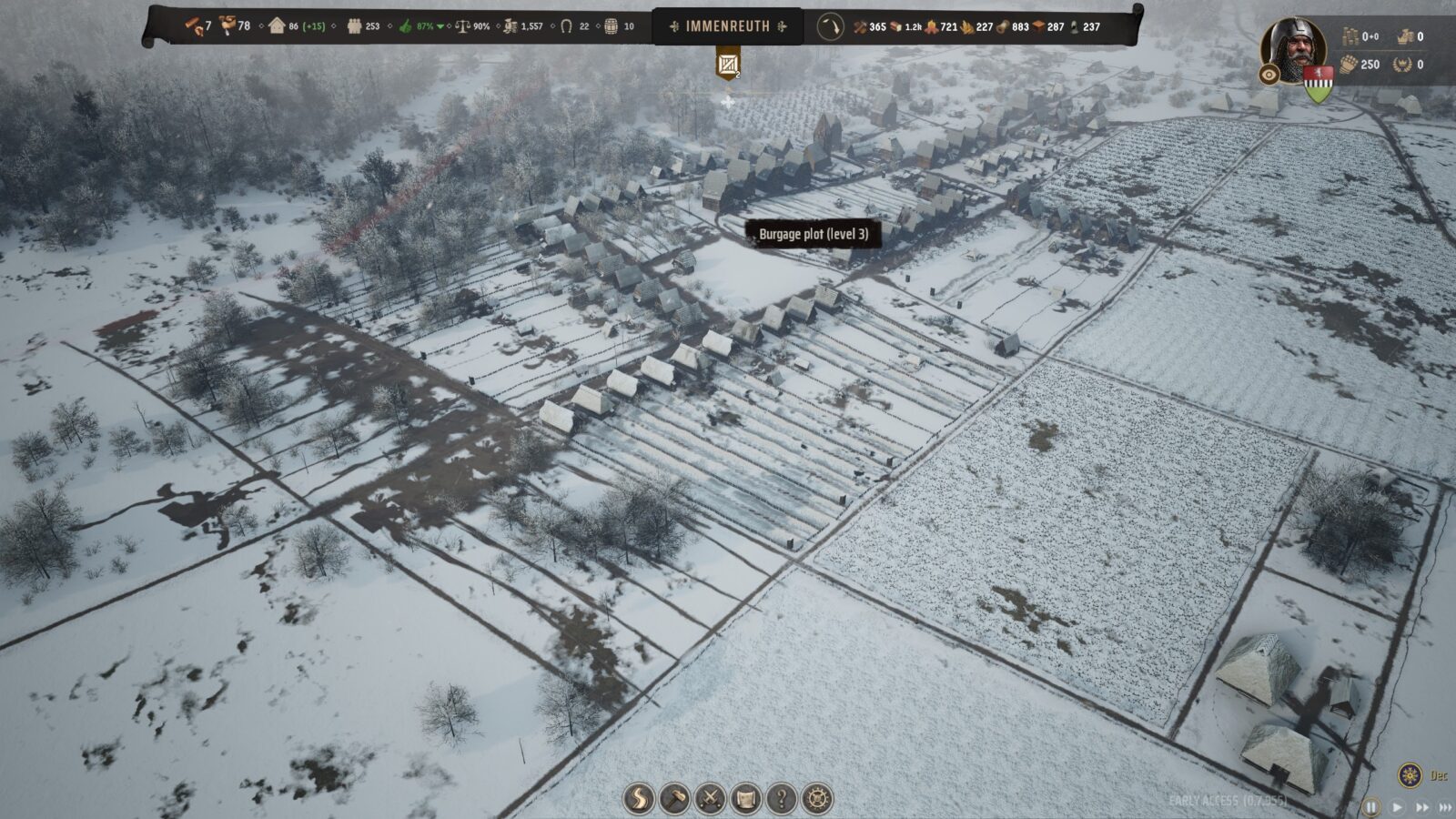Open the construction menu hammer icon
The image size is (1456, 819).
click(x=674, y=799)
